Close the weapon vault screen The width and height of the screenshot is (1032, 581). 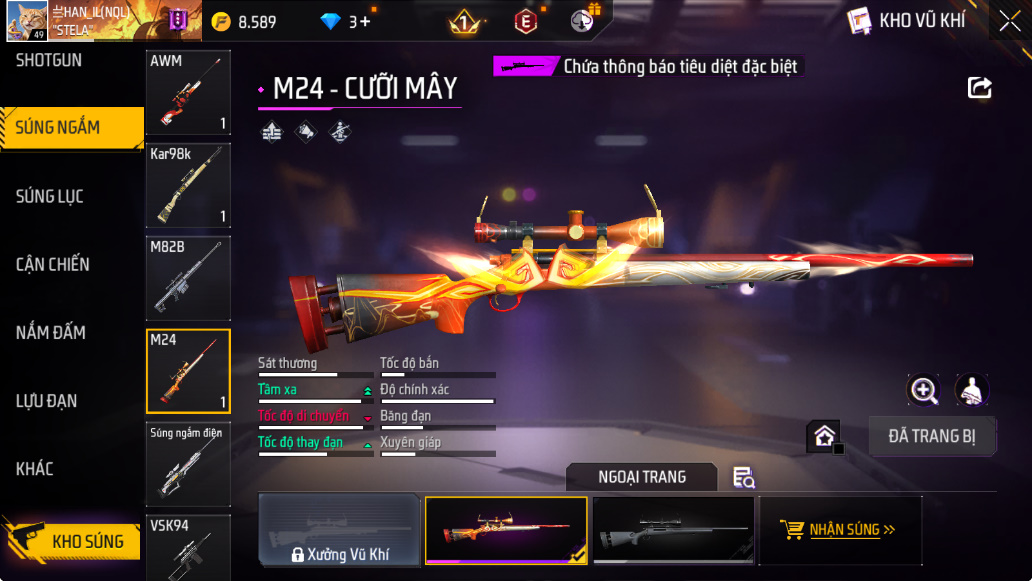[x=1009, y=21]
